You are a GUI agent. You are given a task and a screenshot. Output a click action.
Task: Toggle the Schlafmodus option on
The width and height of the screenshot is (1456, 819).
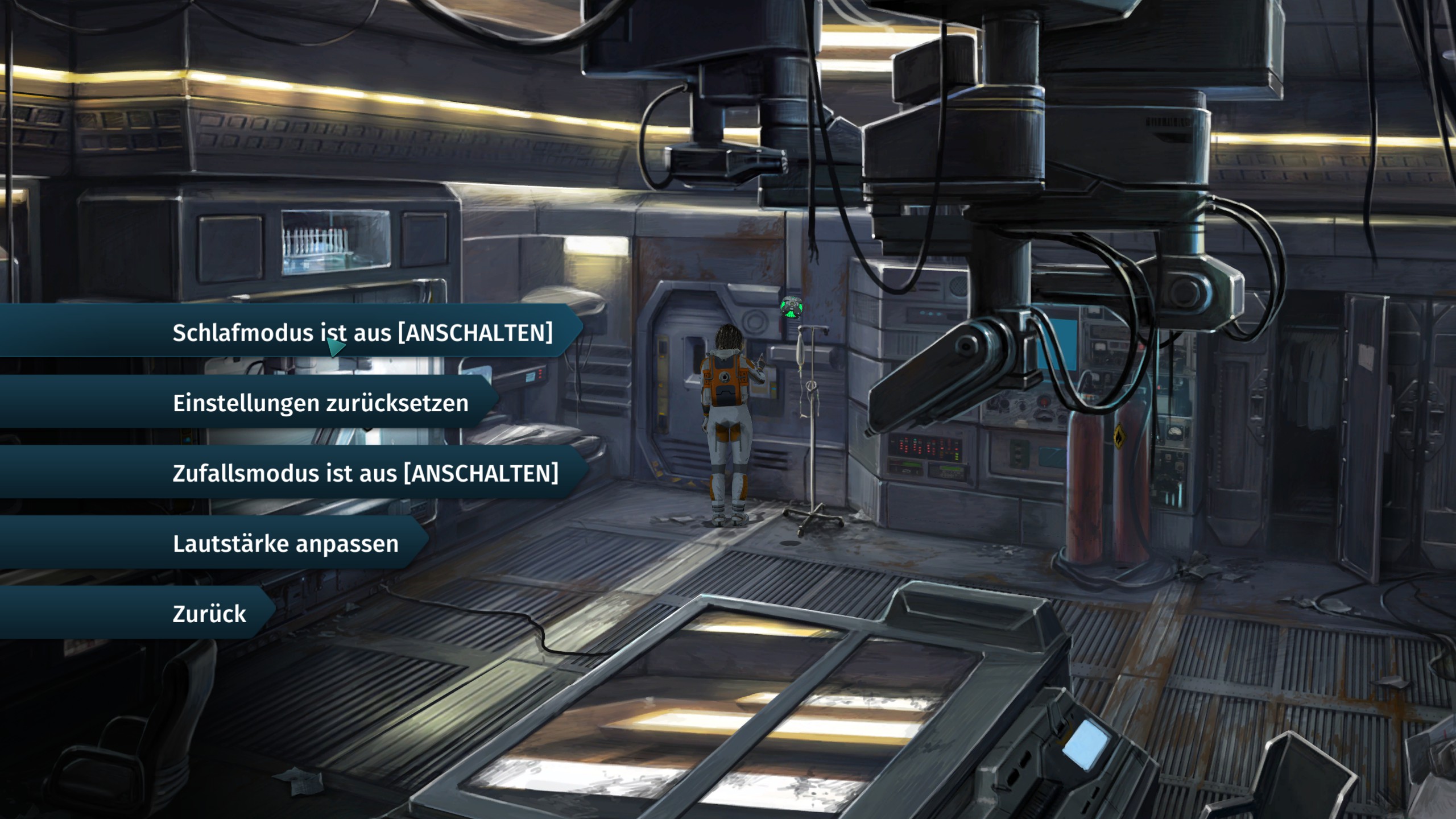click(x=362, y=332)
